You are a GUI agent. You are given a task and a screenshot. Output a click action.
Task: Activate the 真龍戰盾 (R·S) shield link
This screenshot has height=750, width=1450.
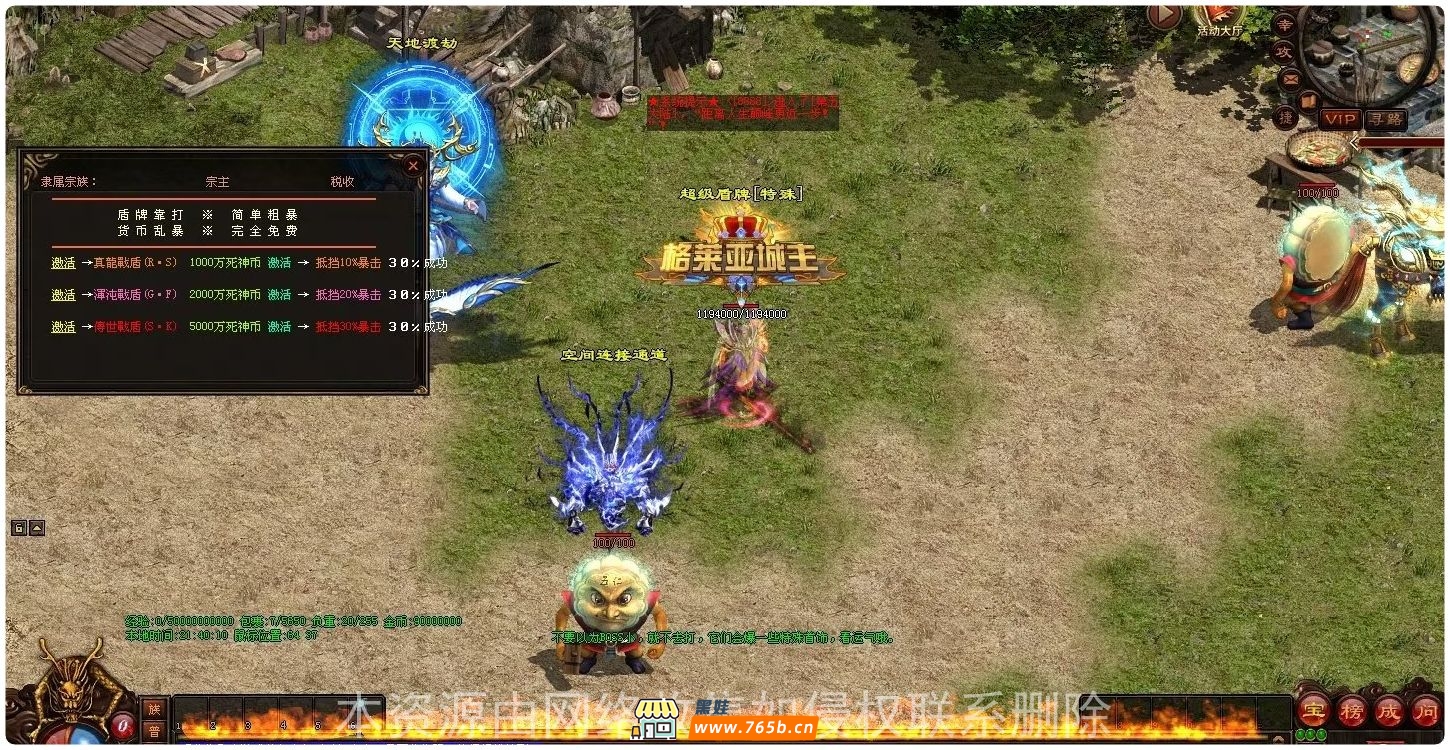coord(64,263)
